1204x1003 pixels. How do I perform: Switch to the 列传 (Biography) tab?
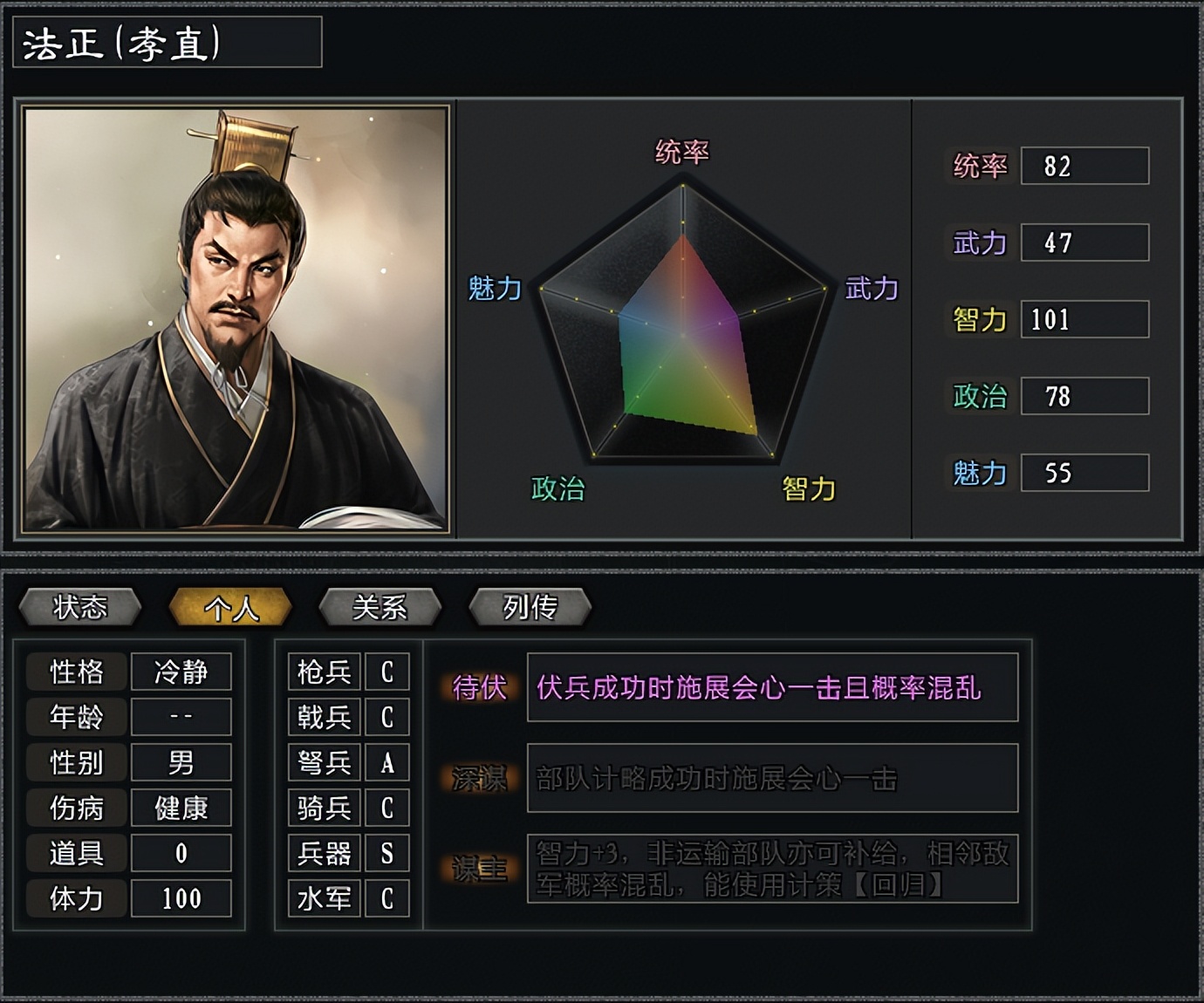[529, 606]
